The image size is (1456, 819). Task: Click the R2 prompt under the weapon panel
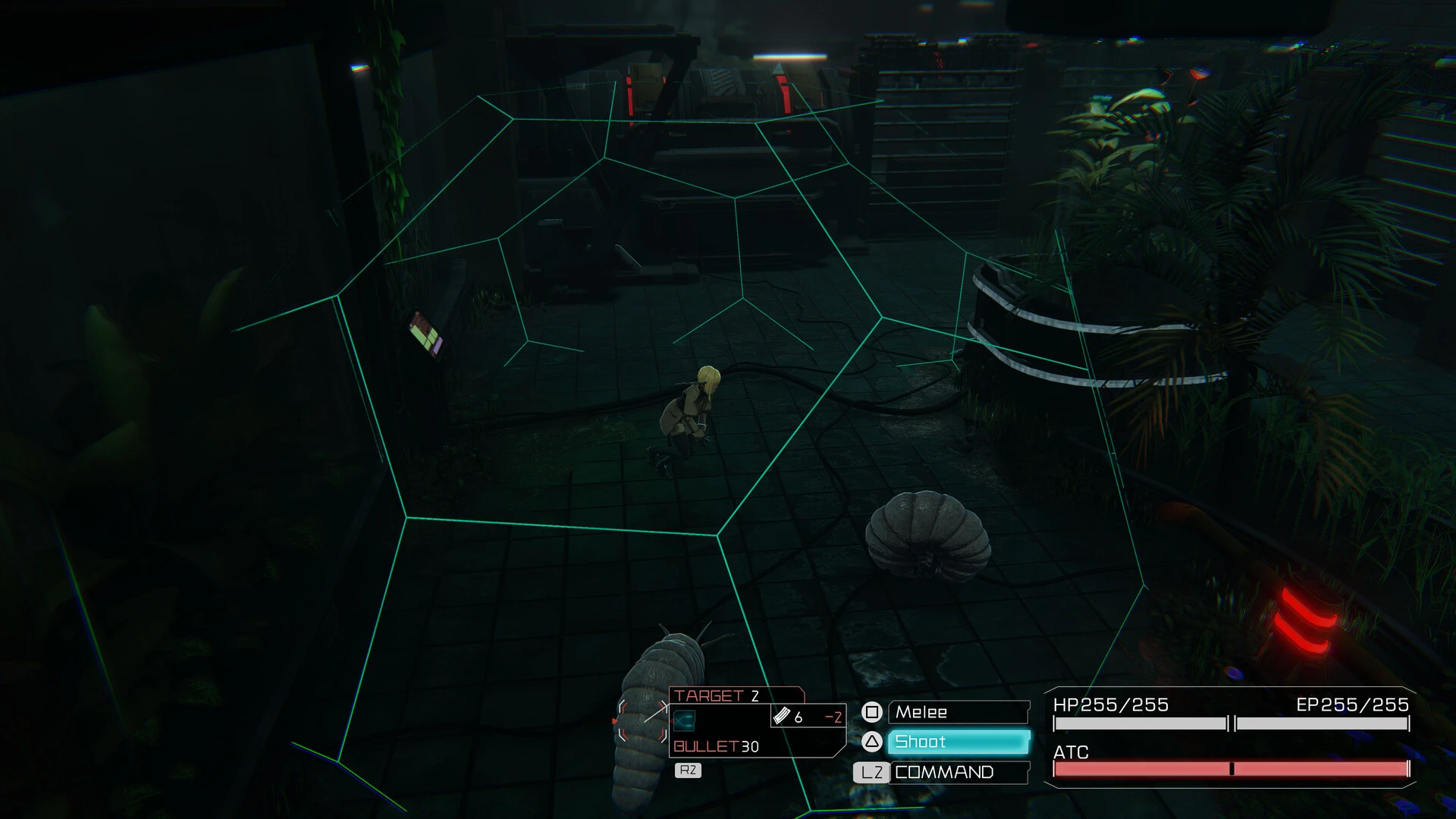686,770
